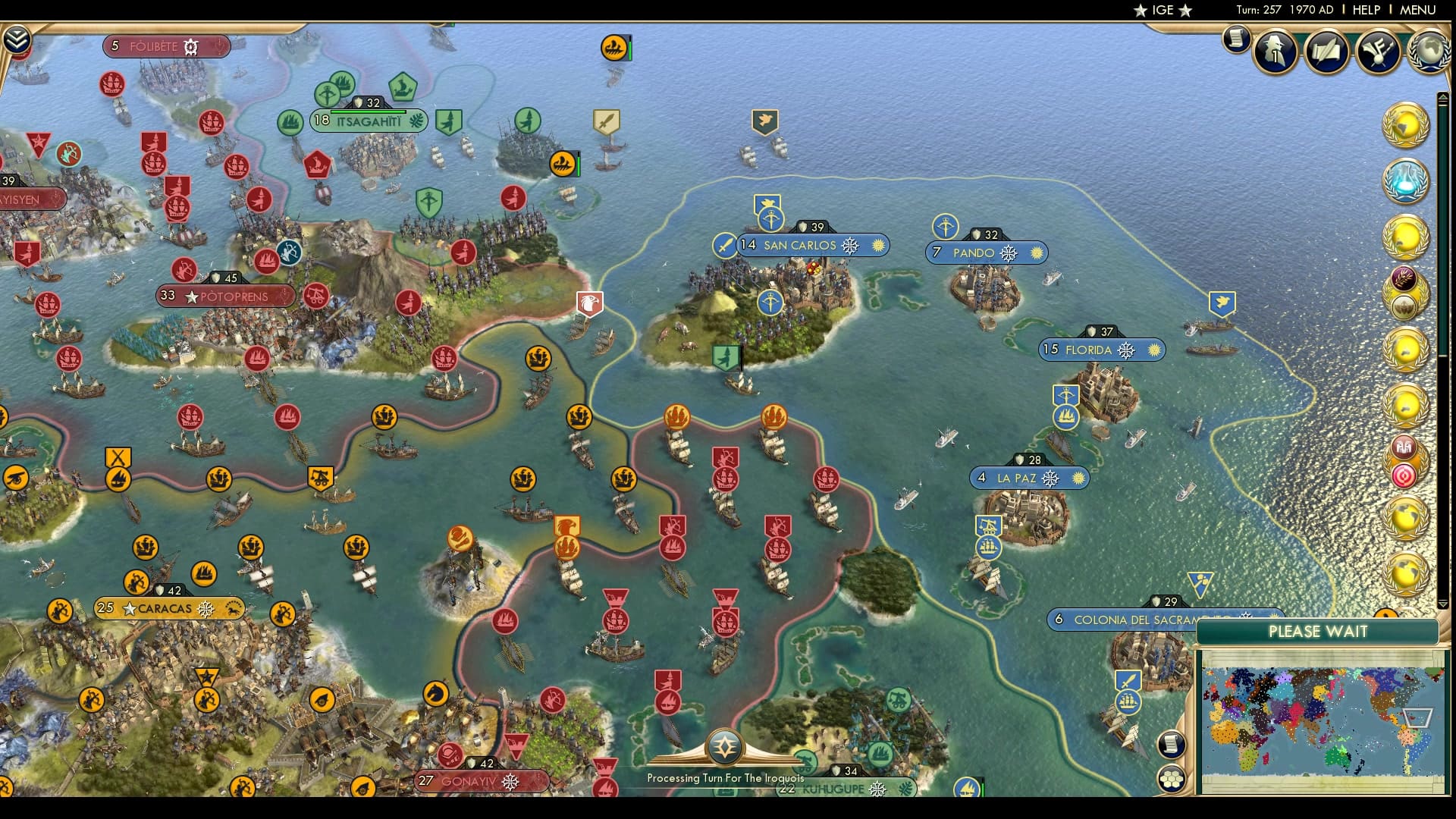Select the FLORIDA city banner
Viewport: 1456px width, 819px height.
pyautogui.click(x=1101, y=350)
